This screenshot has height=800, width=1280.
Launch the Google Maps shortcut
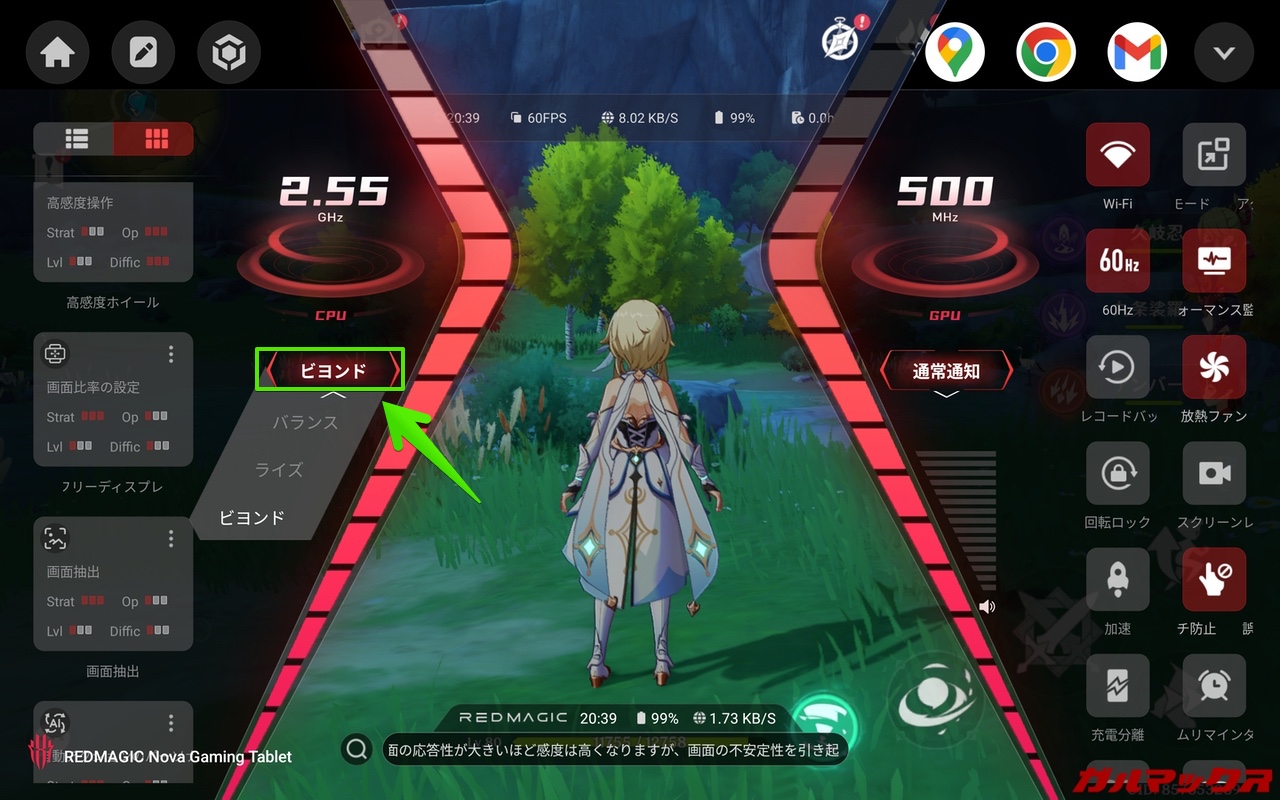pos(954,53)
